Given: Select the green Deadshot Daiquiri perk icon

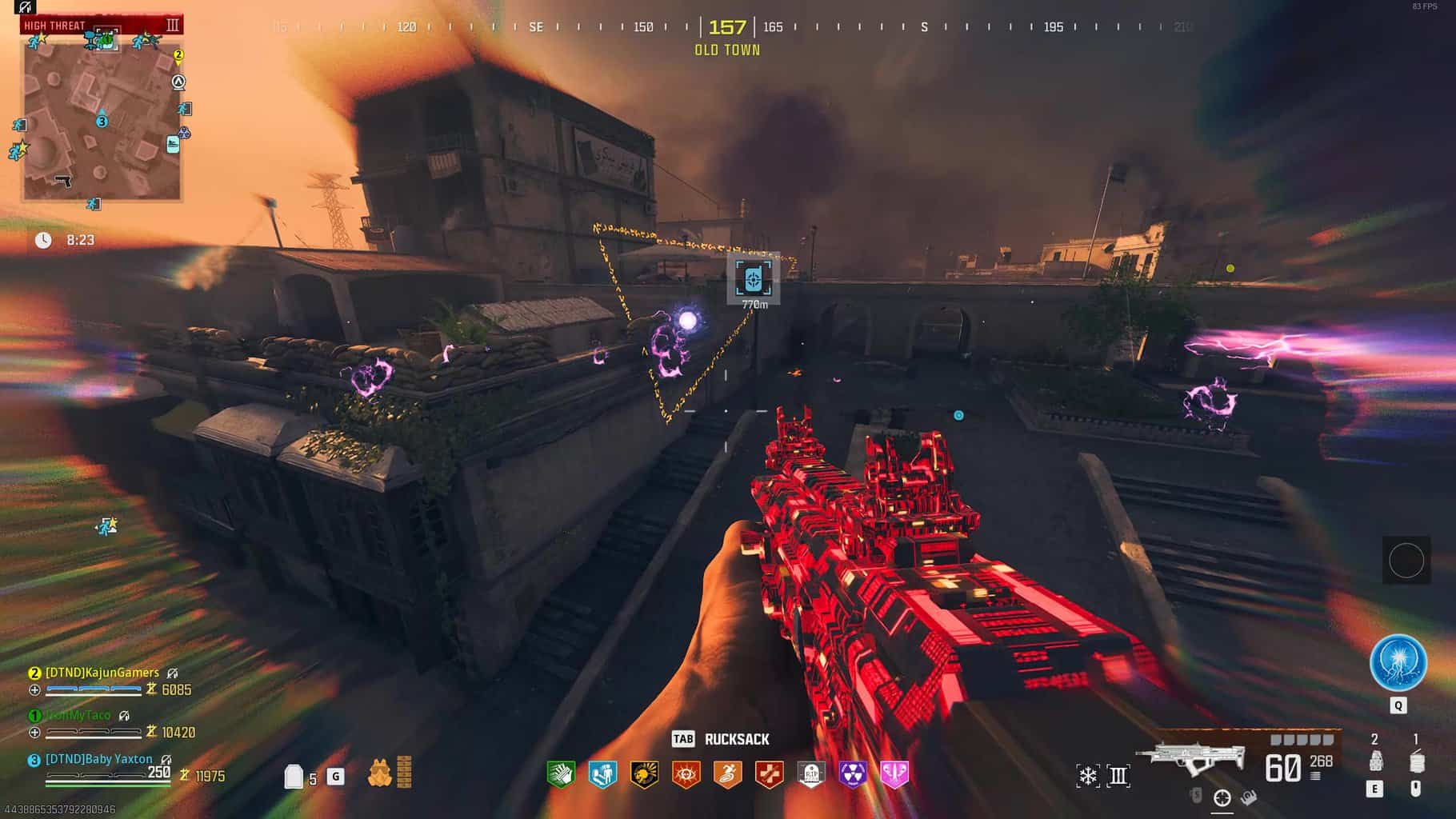Looking at the screenshot, I should (561, 773).
